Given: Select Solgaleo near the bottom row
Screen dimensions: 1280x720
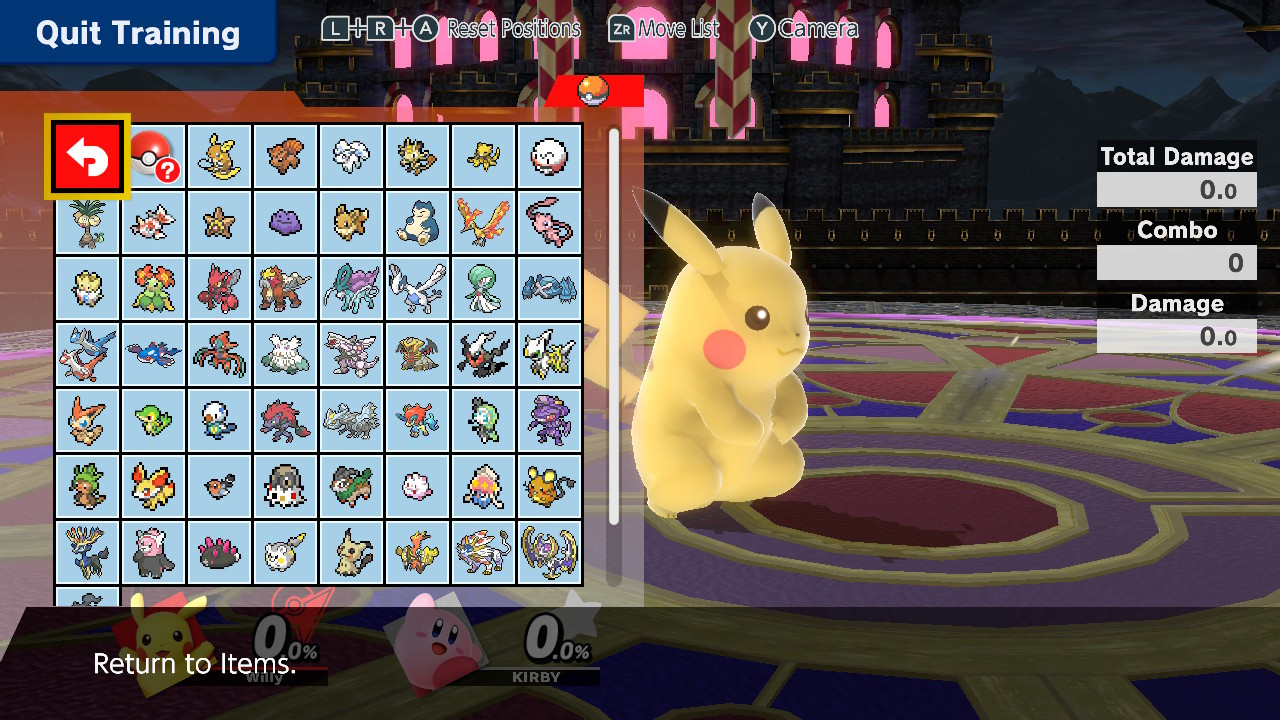Looking at the screenshot, I should 483,553.
